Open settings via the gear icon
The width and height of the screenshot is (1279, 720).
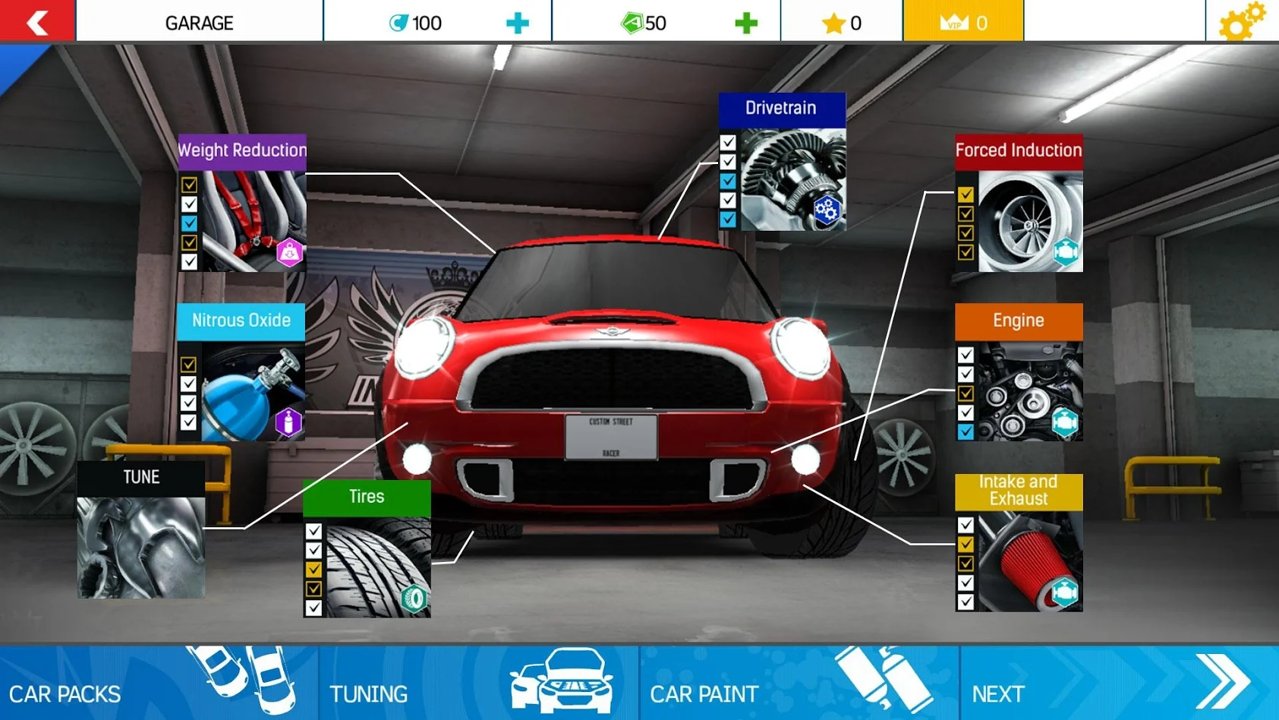(x=1241, y=22)
